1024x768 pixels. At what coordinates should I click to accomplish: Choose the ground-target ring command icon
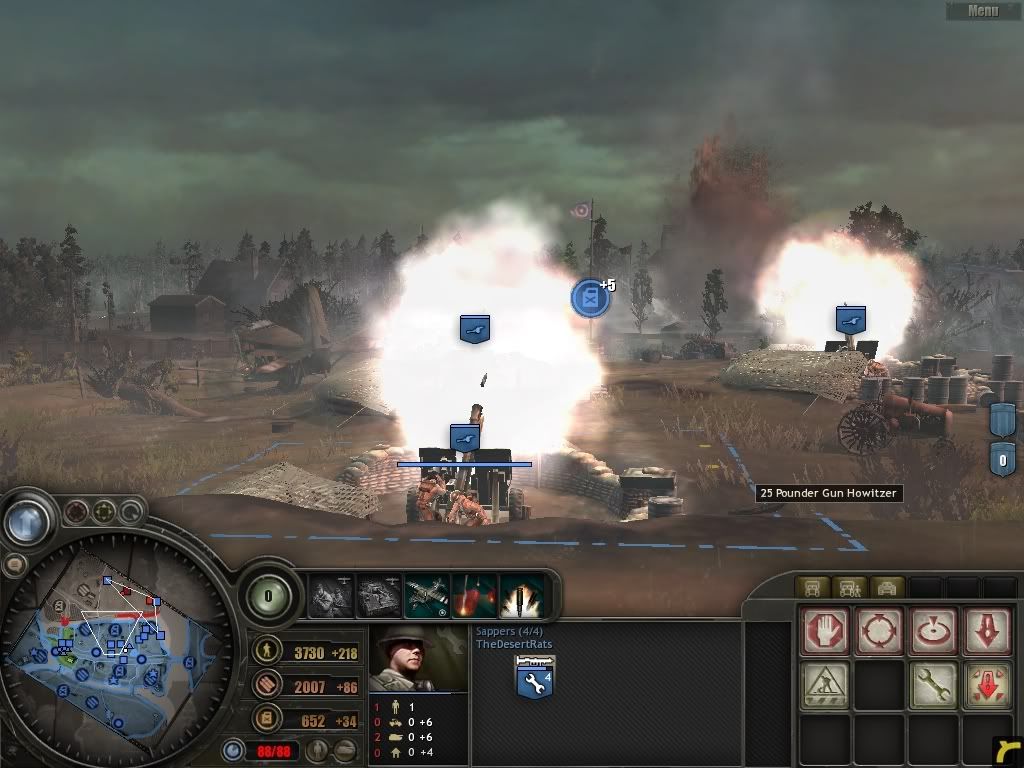pos(935,632)
